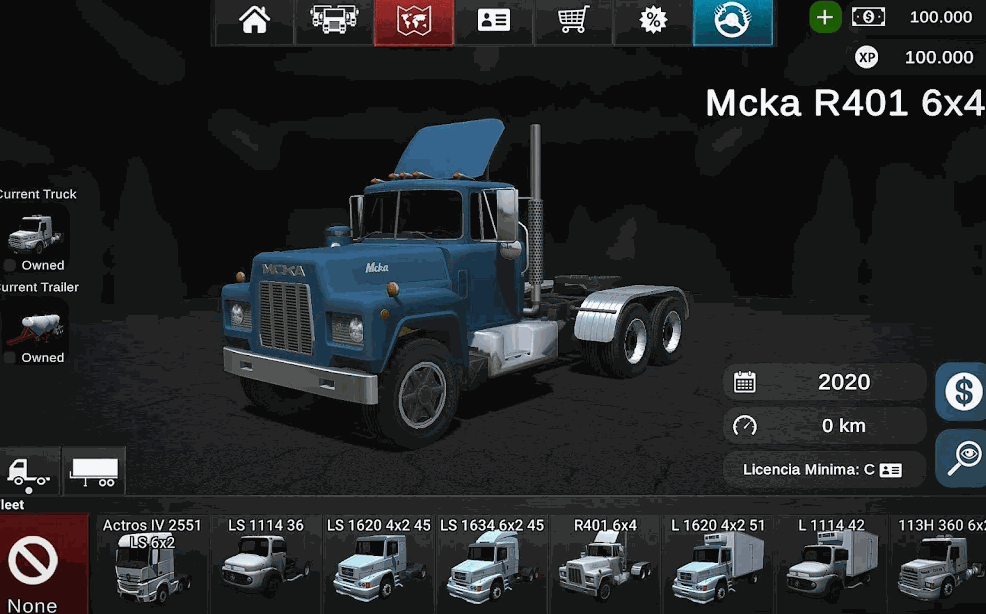Open the percent discount offers tab
The width and height of the screenshot is (986, 614).
click(x=653, y=21)
